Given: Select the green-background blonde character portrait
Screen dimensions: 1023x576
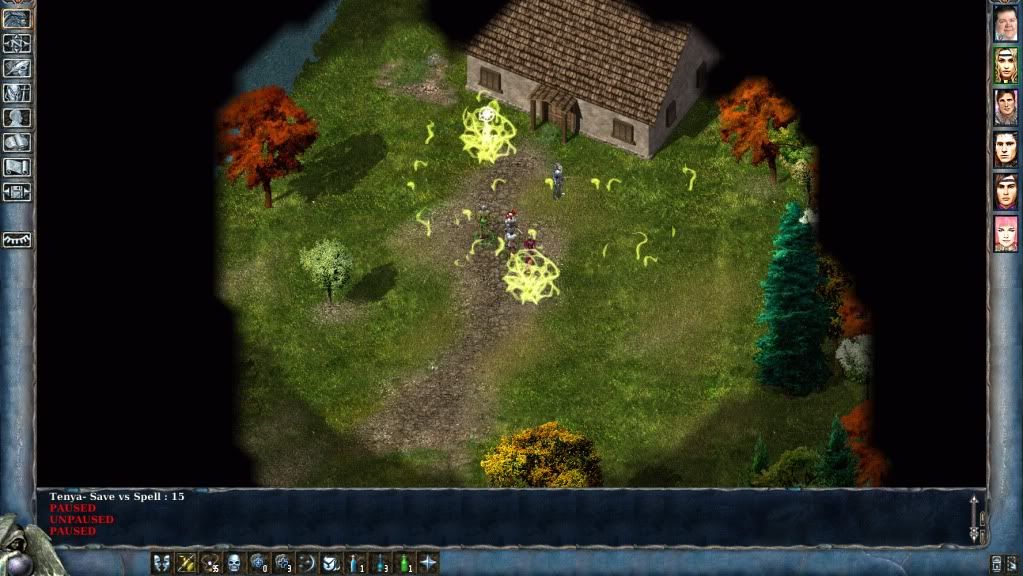Looking at the screenshot, I should coord(1005,65).
